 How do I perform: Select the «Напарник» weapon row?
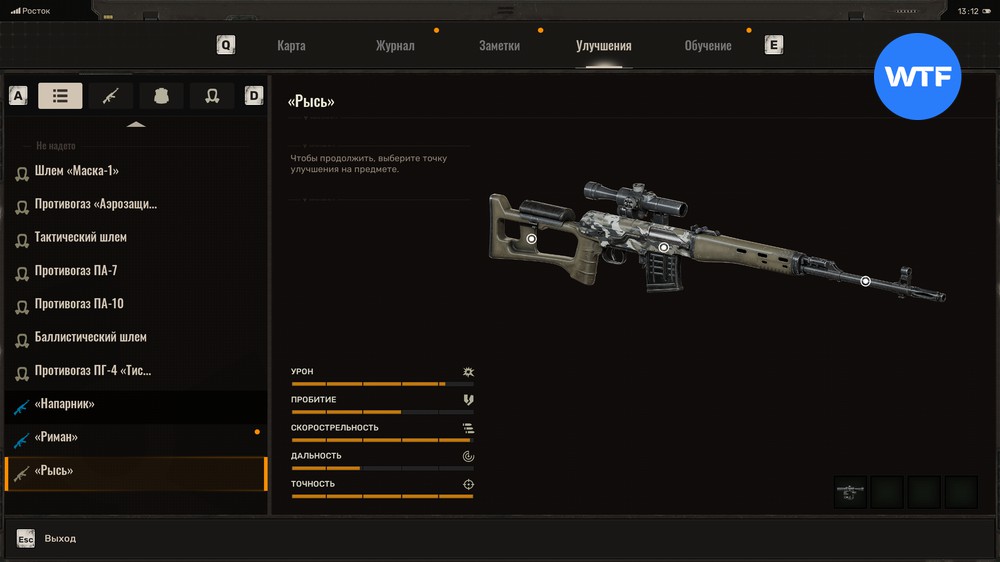pyautogui.click(x=64, y=404)
